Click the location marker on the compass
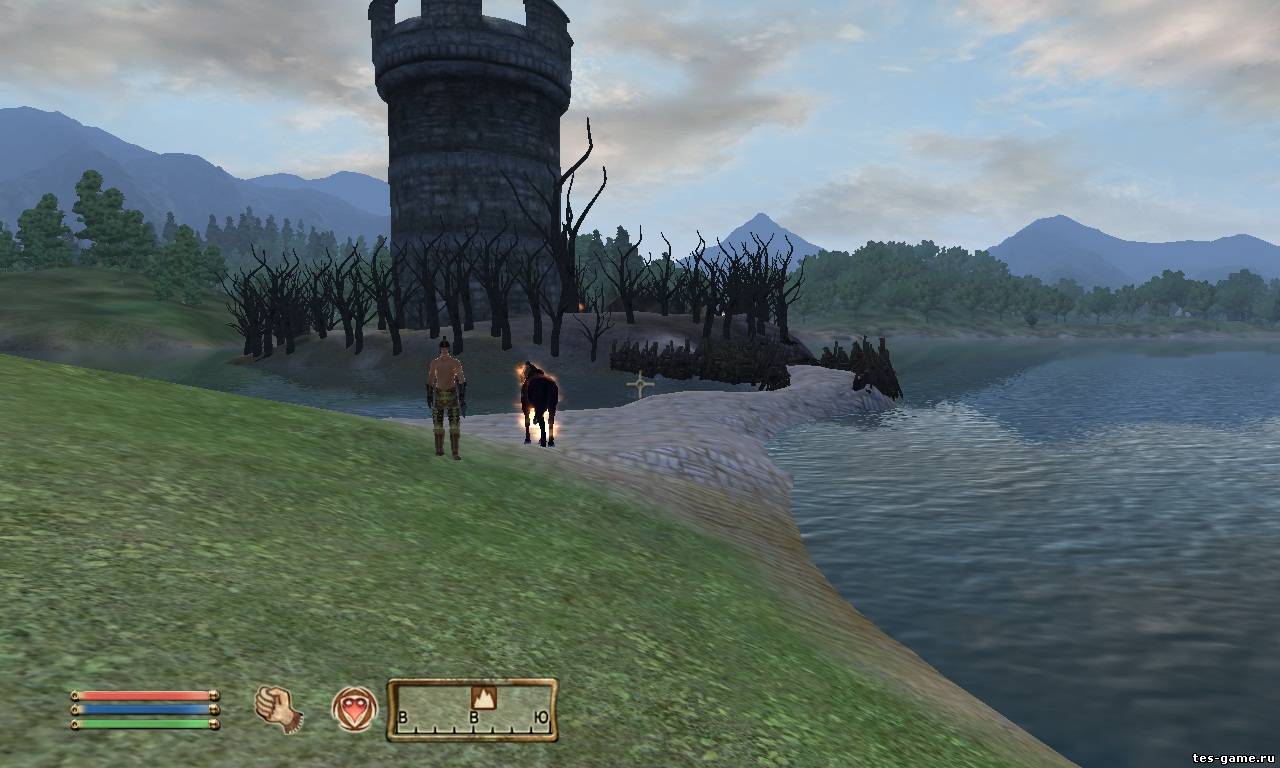The image size is (1280, 768). click(484, 697)
